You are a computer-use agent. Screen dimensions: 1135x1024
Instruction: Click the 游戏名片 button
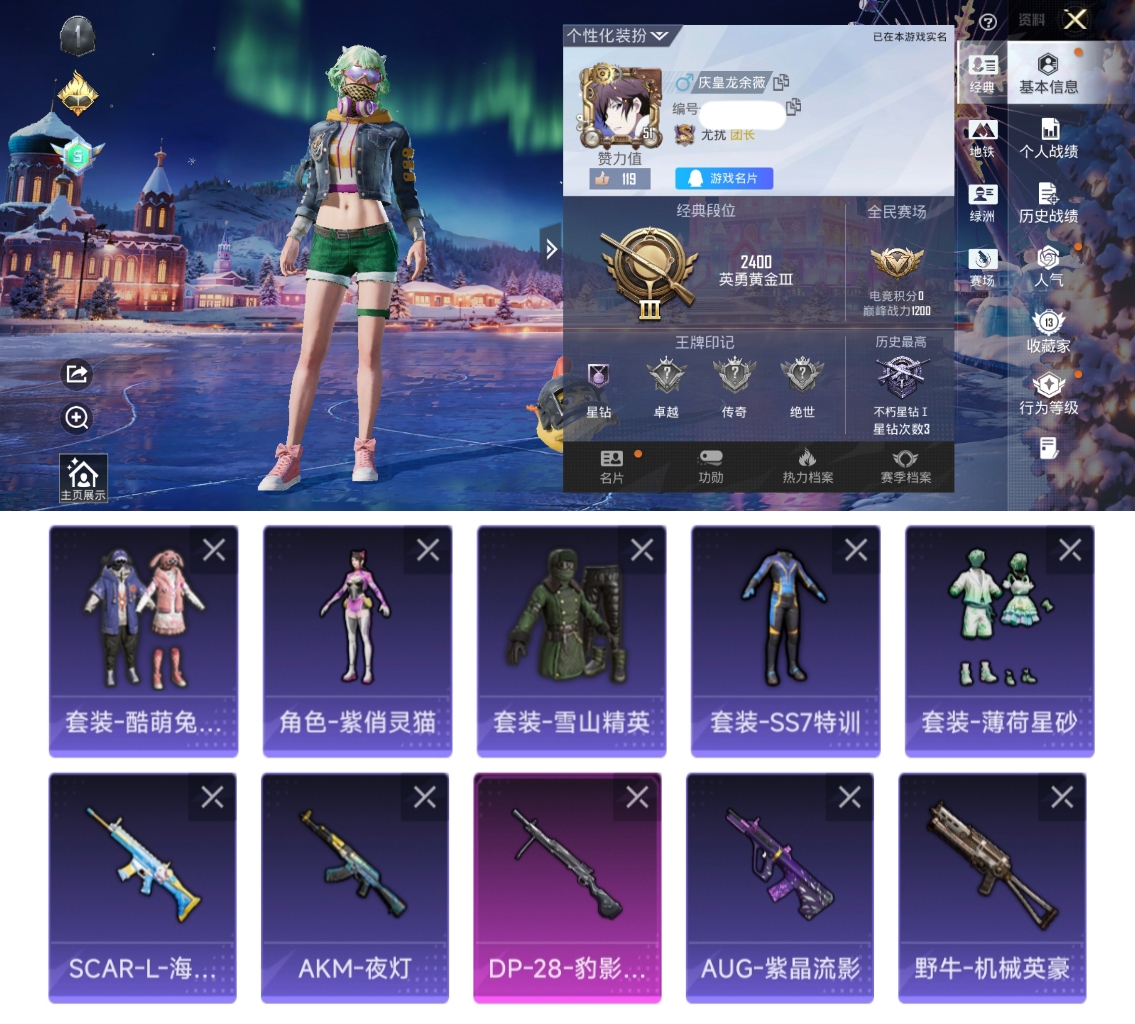[724, 178]
